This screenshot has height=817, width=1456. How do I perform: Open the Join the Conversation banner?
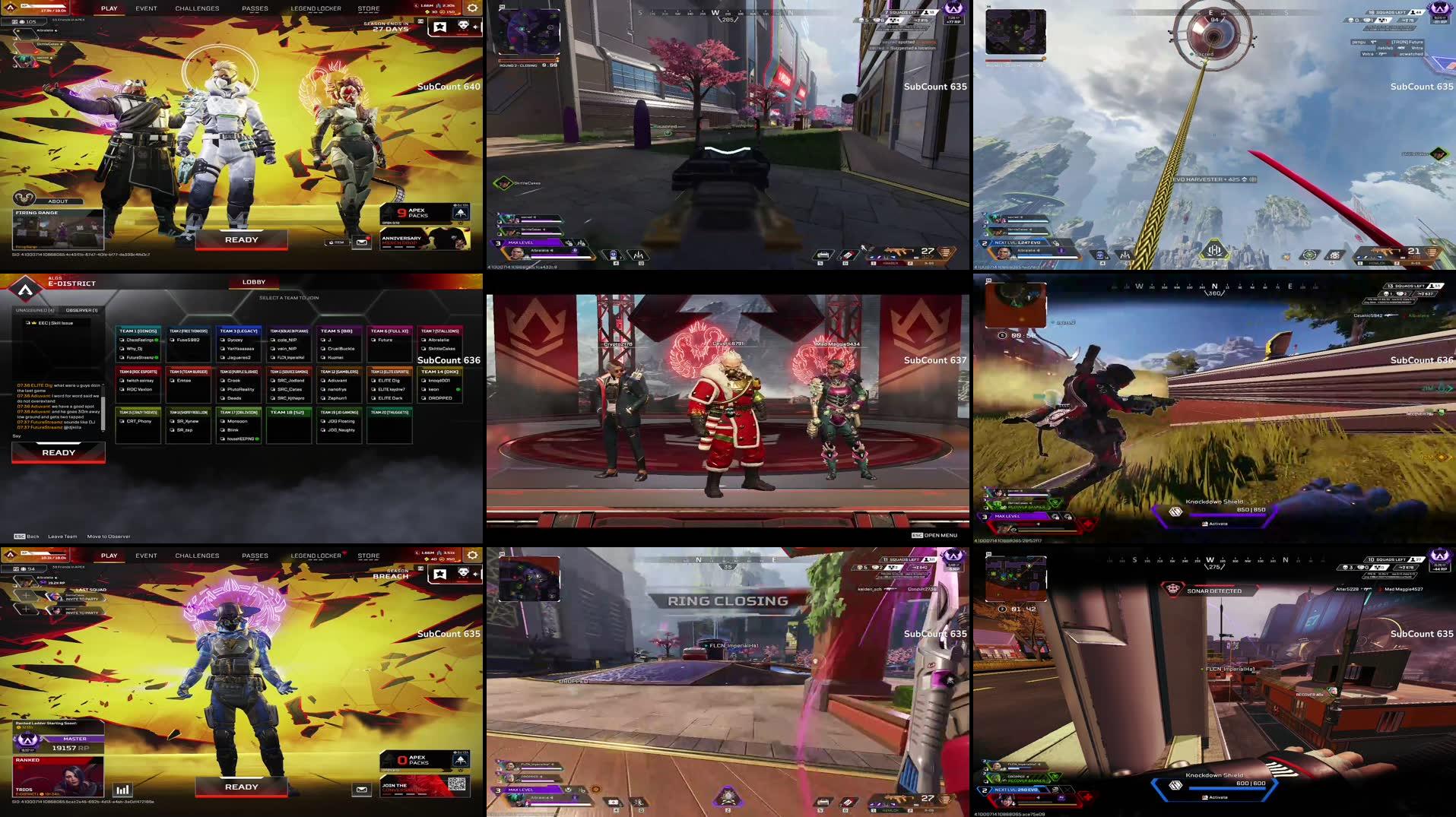(x=425, y=787)
